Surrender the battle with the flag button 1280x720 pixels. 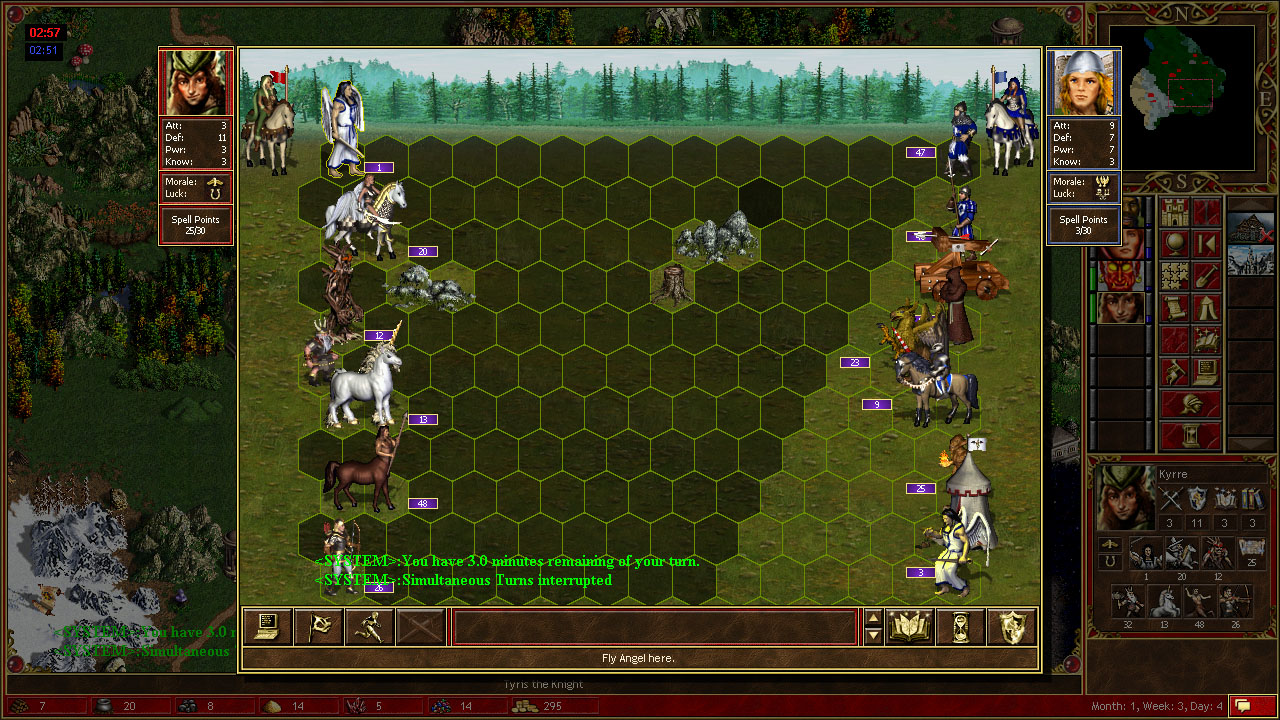[x=318, y=627]
